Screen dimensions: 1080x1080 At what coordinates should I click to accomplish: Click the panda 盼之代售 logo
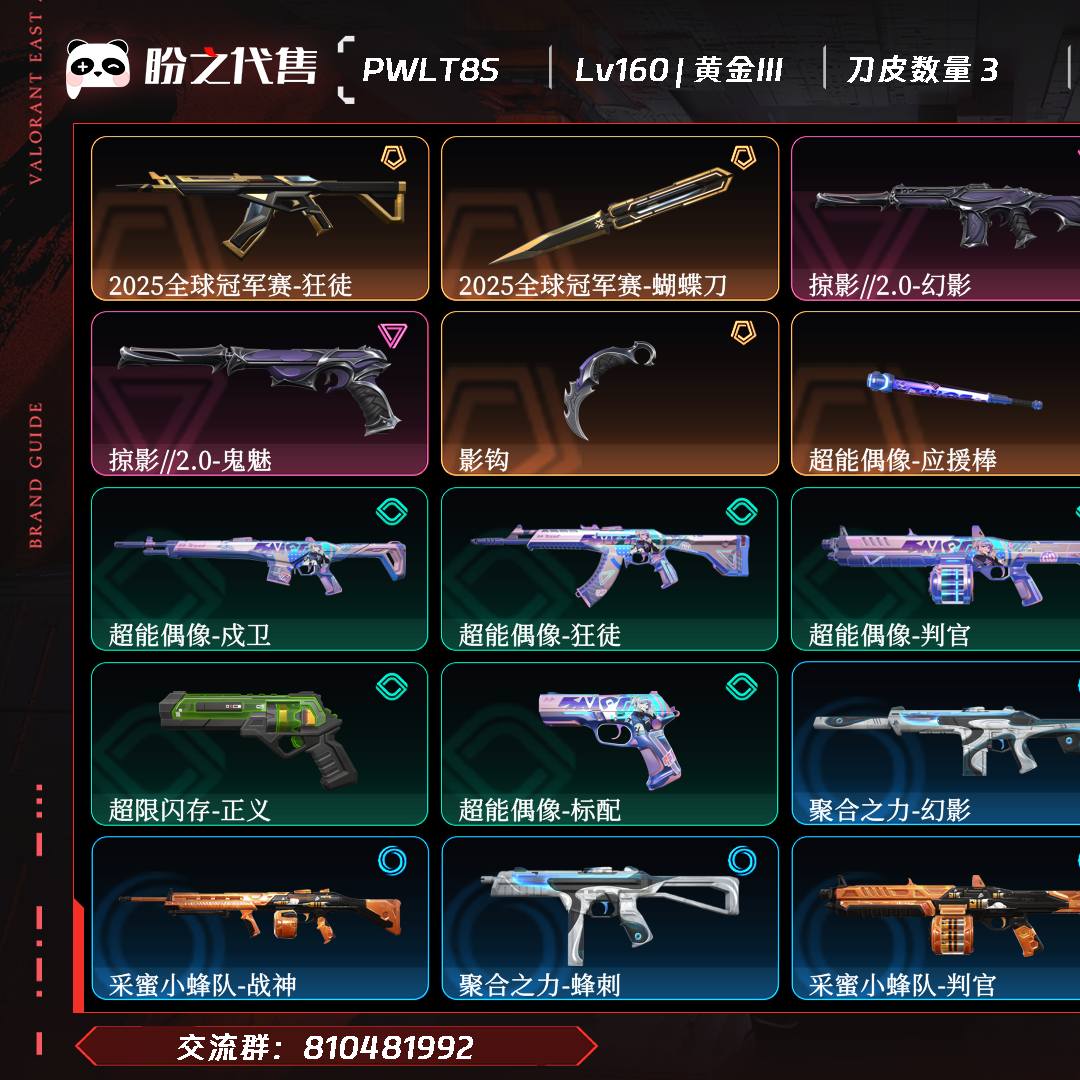tap(191, 68)
